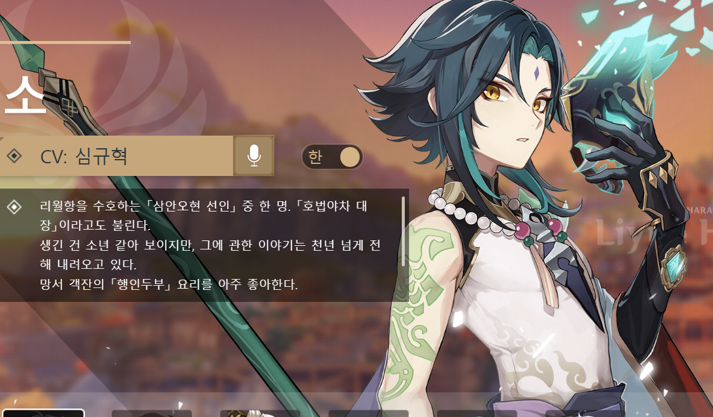Click the character description scrollbar
Image resolution: width=713 pixels, height=417 pixels.
pyautogui.click(x=404, y=232)
